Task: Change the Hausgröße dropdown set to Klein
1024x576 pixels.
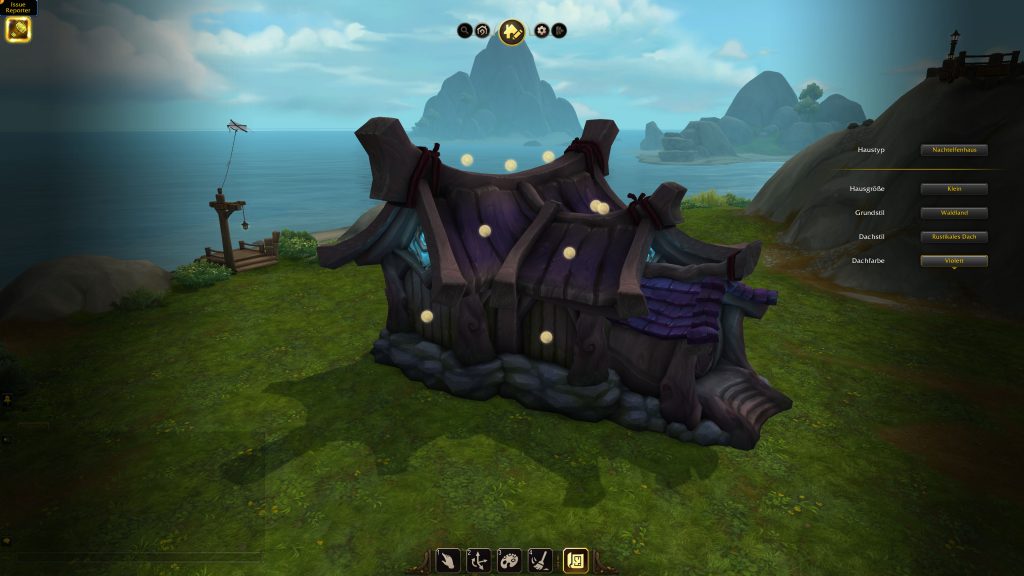Action: (x=954, y=189)
